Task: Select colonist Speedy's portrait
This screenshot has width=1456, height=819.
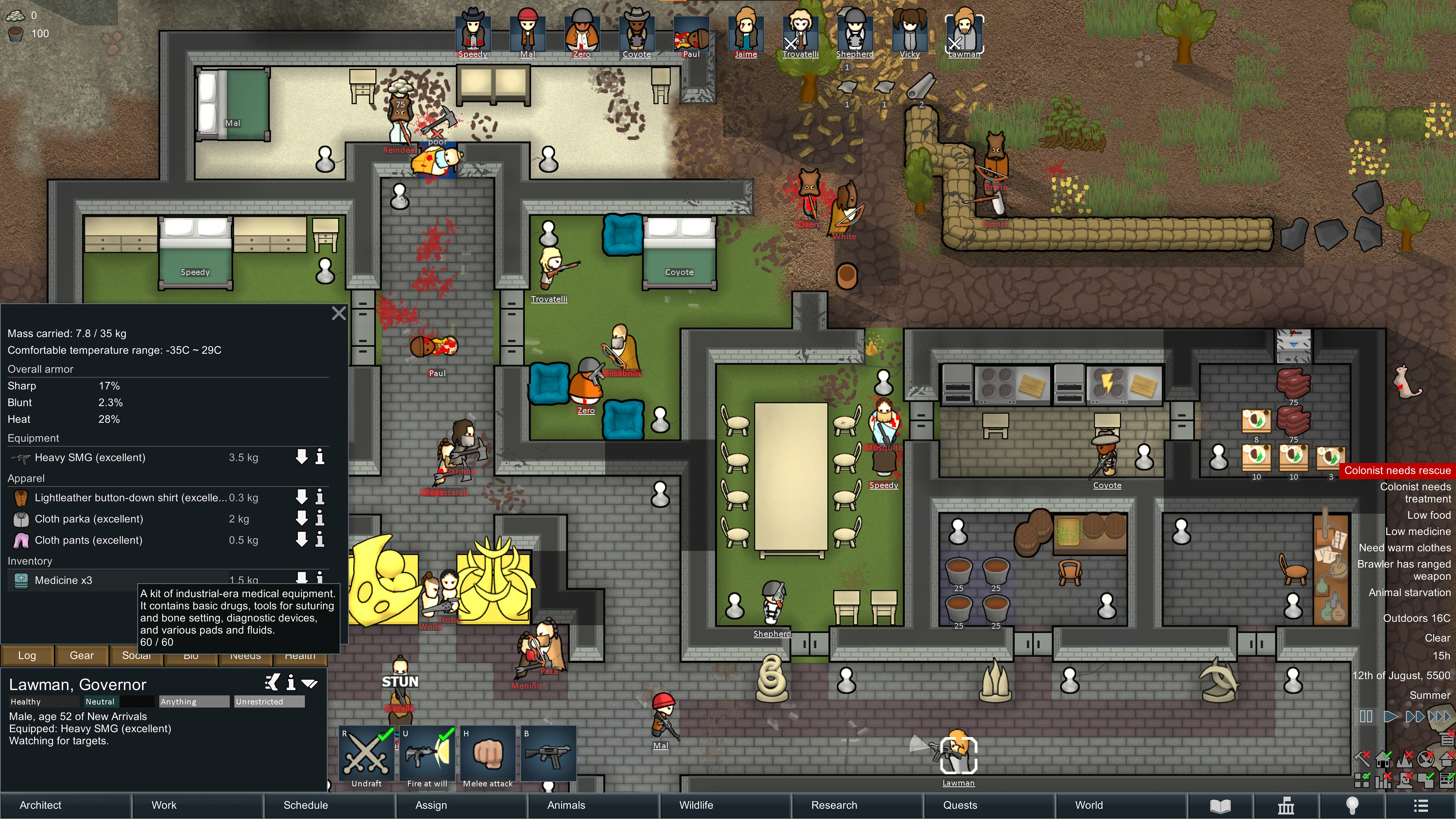Action: pos(472,33)
